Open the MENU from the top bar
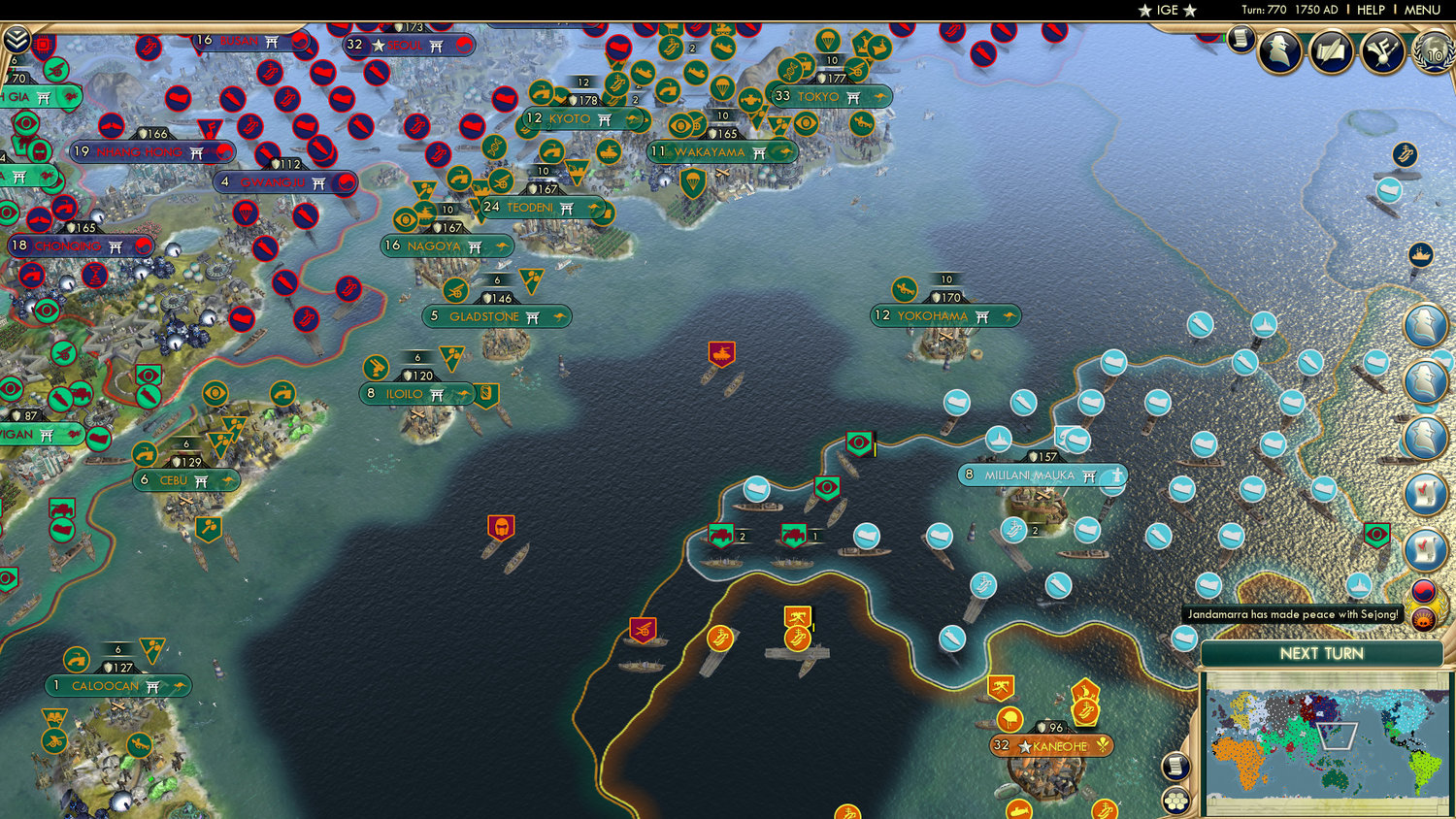The height and width of the screenshot is (819, 1456). pos(1421,10)
